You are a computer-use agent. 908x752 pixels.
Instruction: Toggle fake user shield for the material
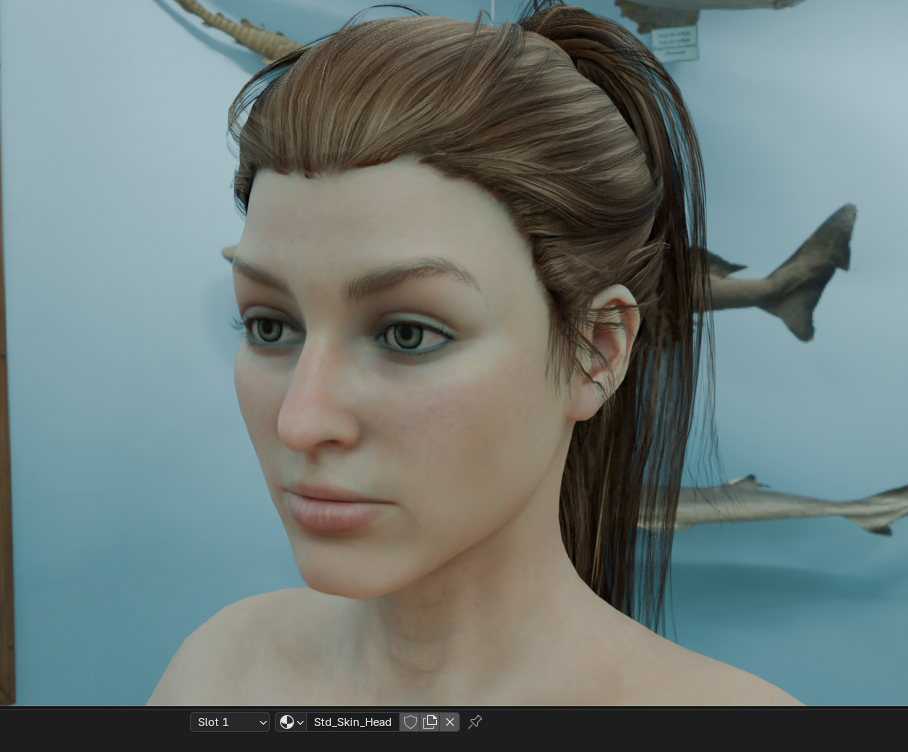[x=410, y=722]
